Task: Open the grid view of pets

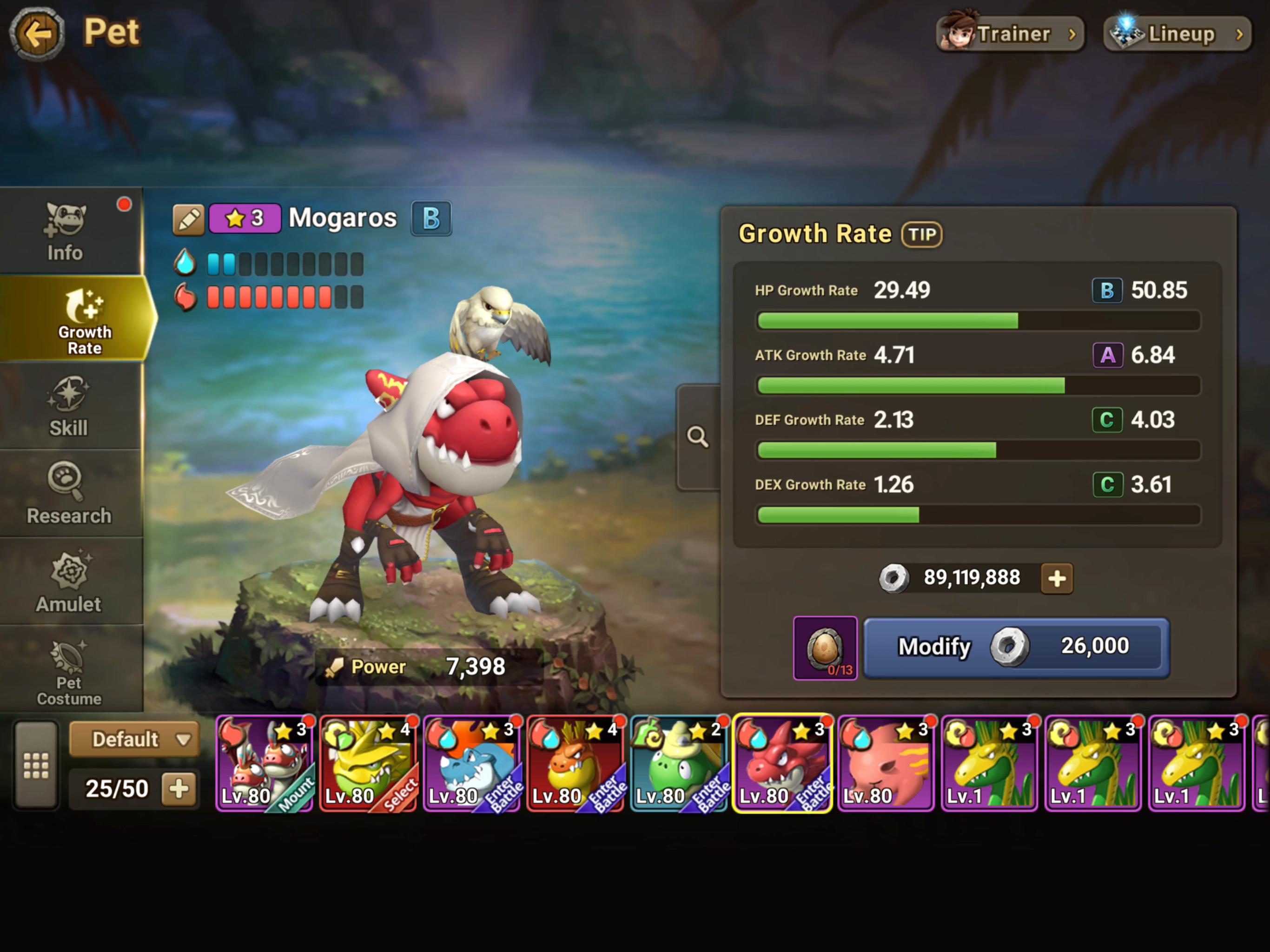Action: coord(36,766)
